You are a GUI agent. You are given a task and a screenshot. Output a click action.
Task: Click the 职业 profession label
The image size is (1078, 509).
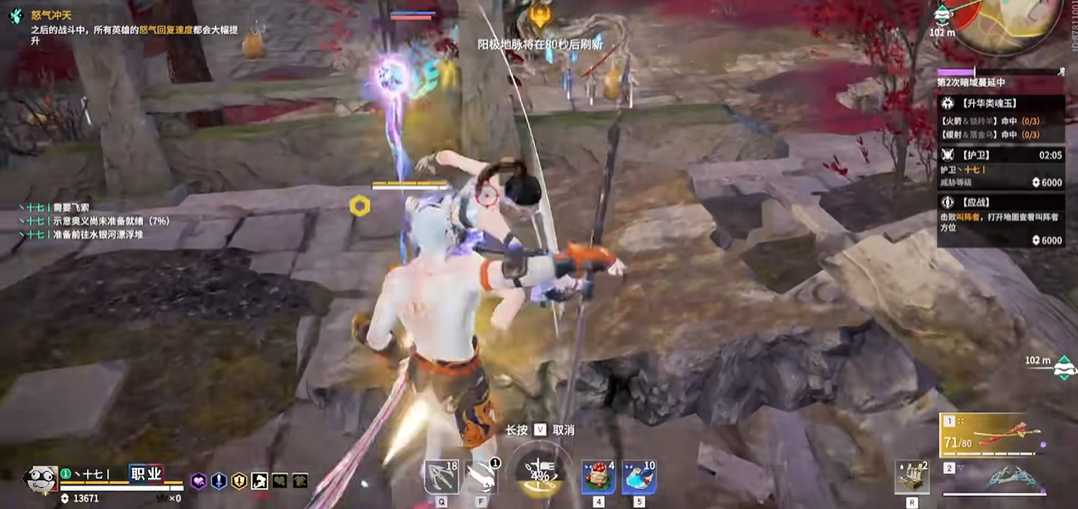[146, 473]
